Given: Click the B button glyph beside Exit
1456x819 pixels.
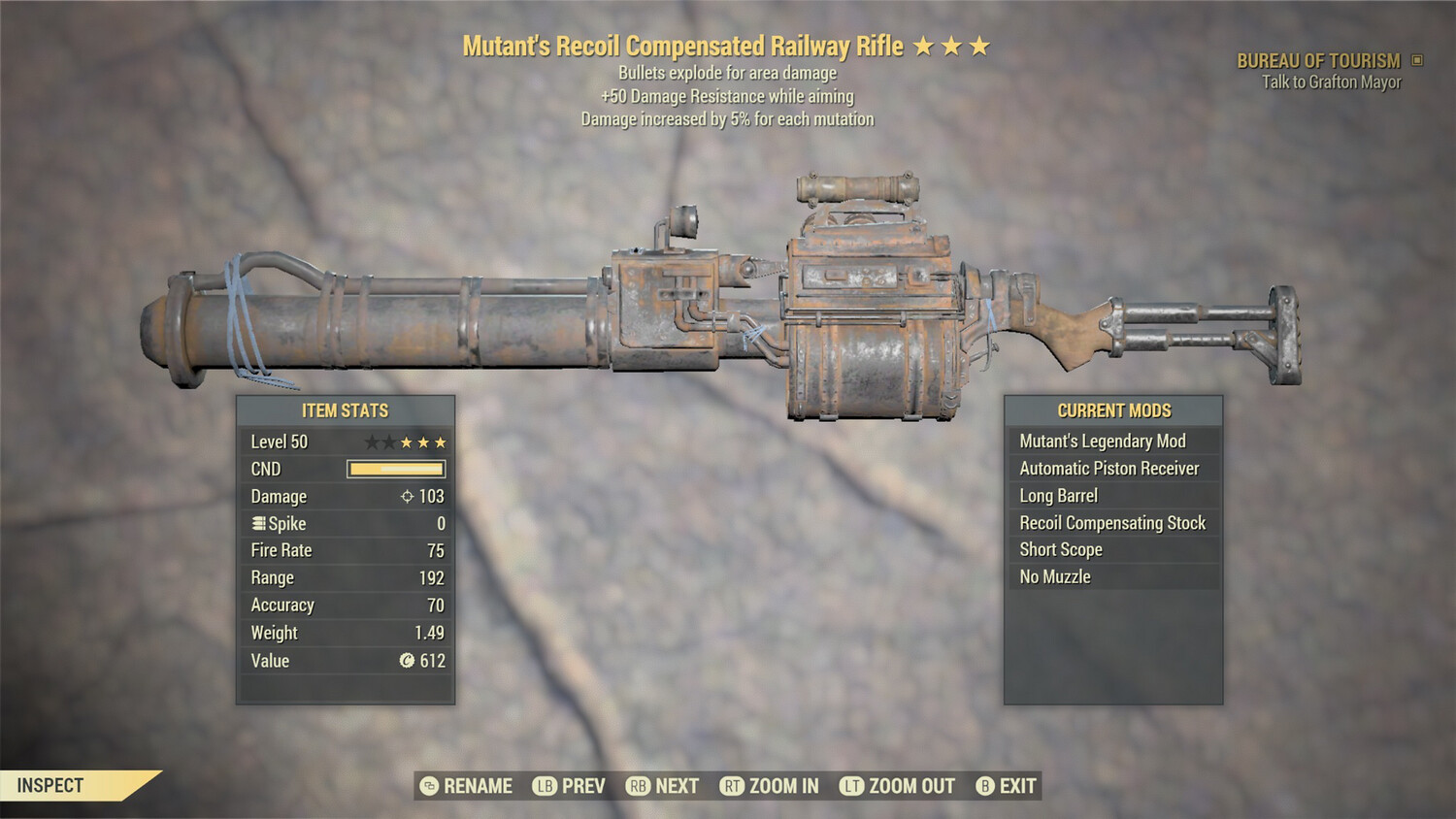Looking at the screenshot, I should click(x=985, y=786).
